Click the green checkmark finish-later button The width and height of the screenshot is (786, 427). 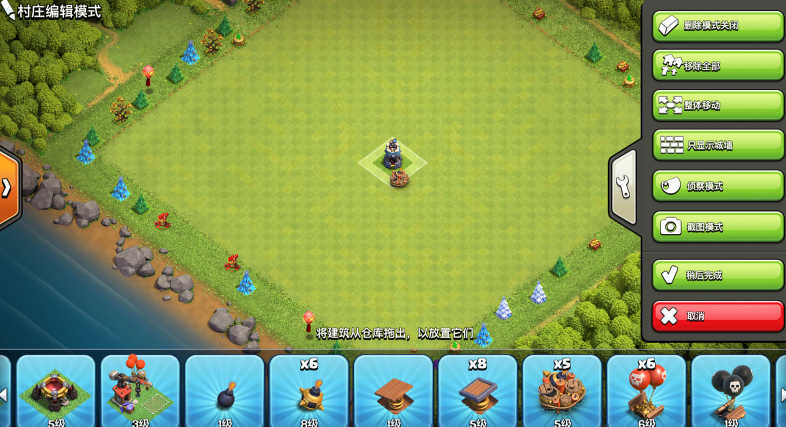[x=717, y=275]
